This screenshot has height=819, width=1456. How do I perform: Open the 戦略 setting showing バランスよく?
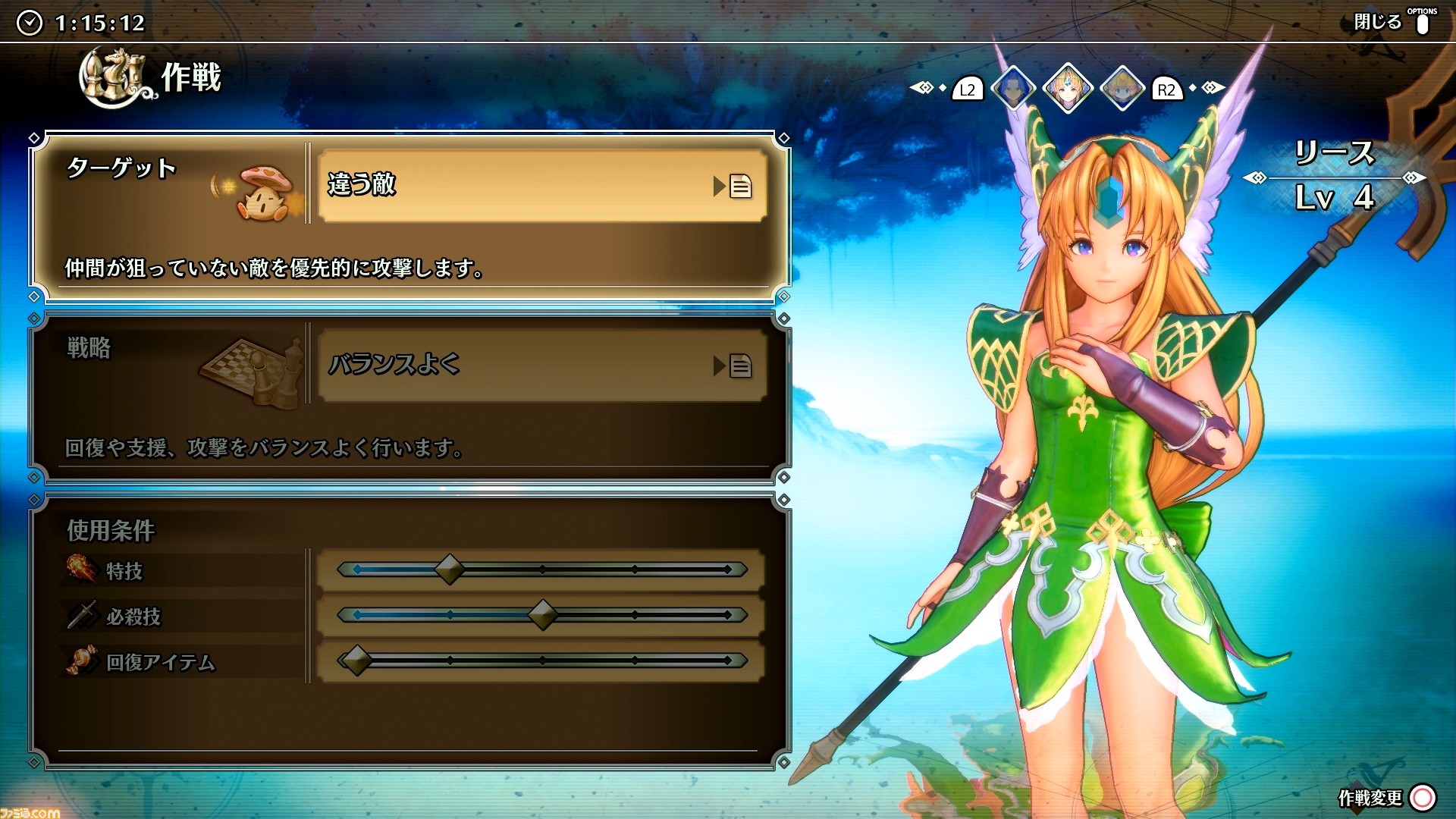click(541, 366)
